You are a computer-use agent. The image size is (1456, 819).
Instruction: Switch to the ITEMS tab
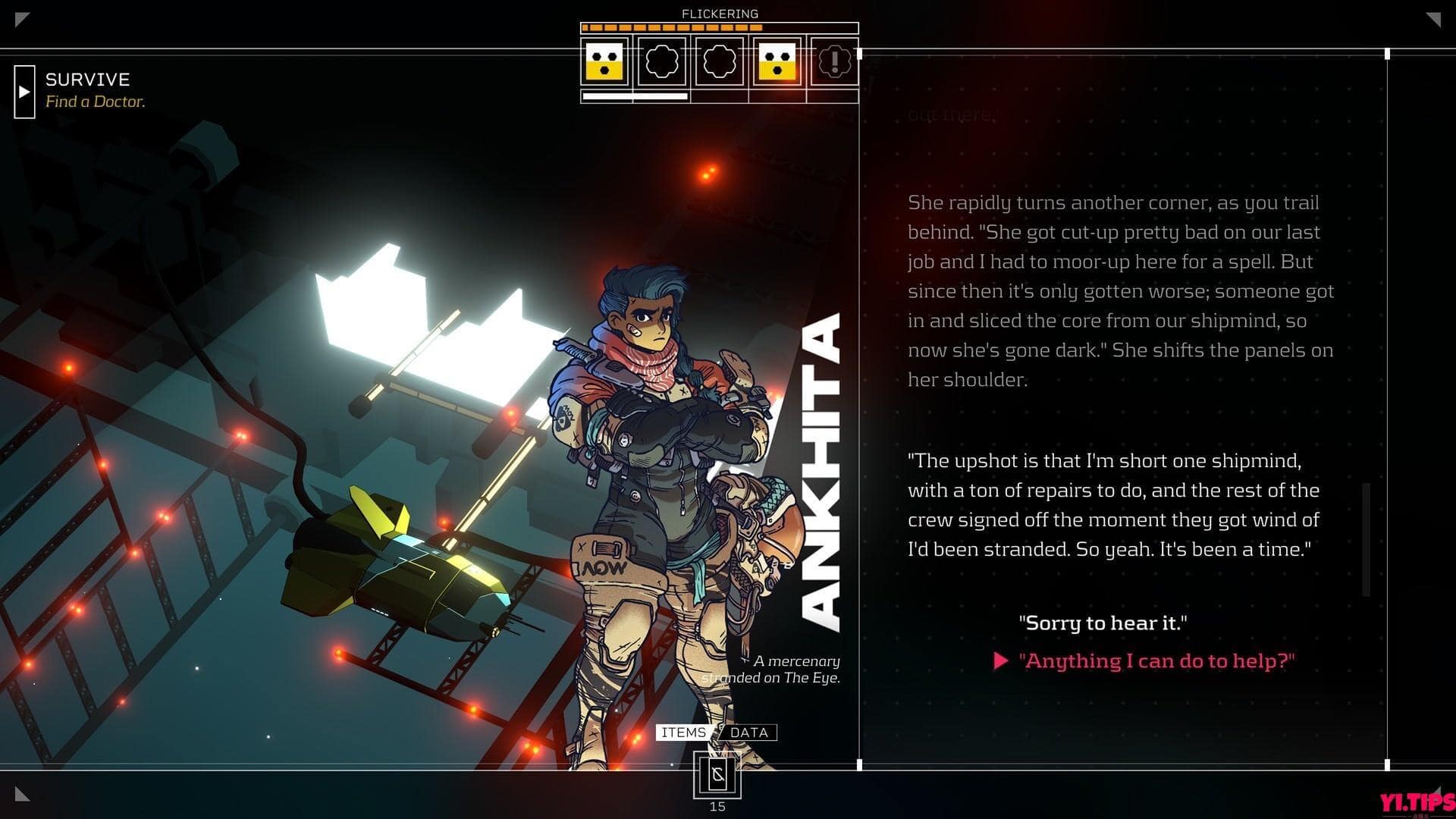683,733
